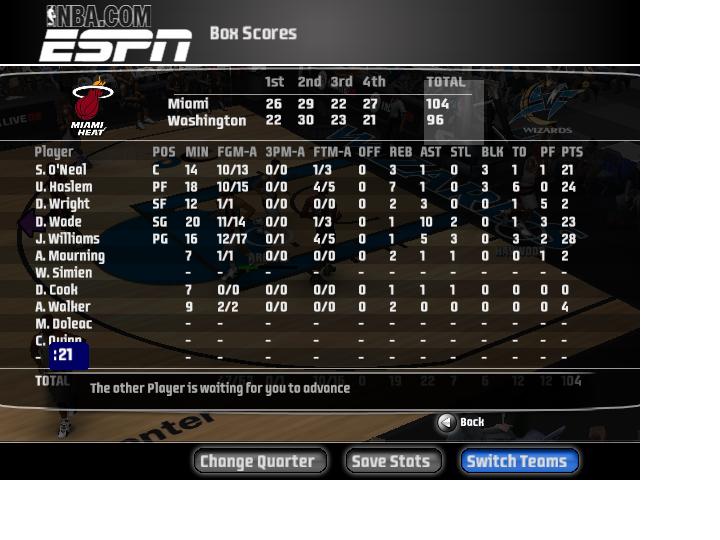Choose D. Wade in the player list
The width and height of the screenshot is (720, 540).
pyautogui.click(x=58, y=222)
